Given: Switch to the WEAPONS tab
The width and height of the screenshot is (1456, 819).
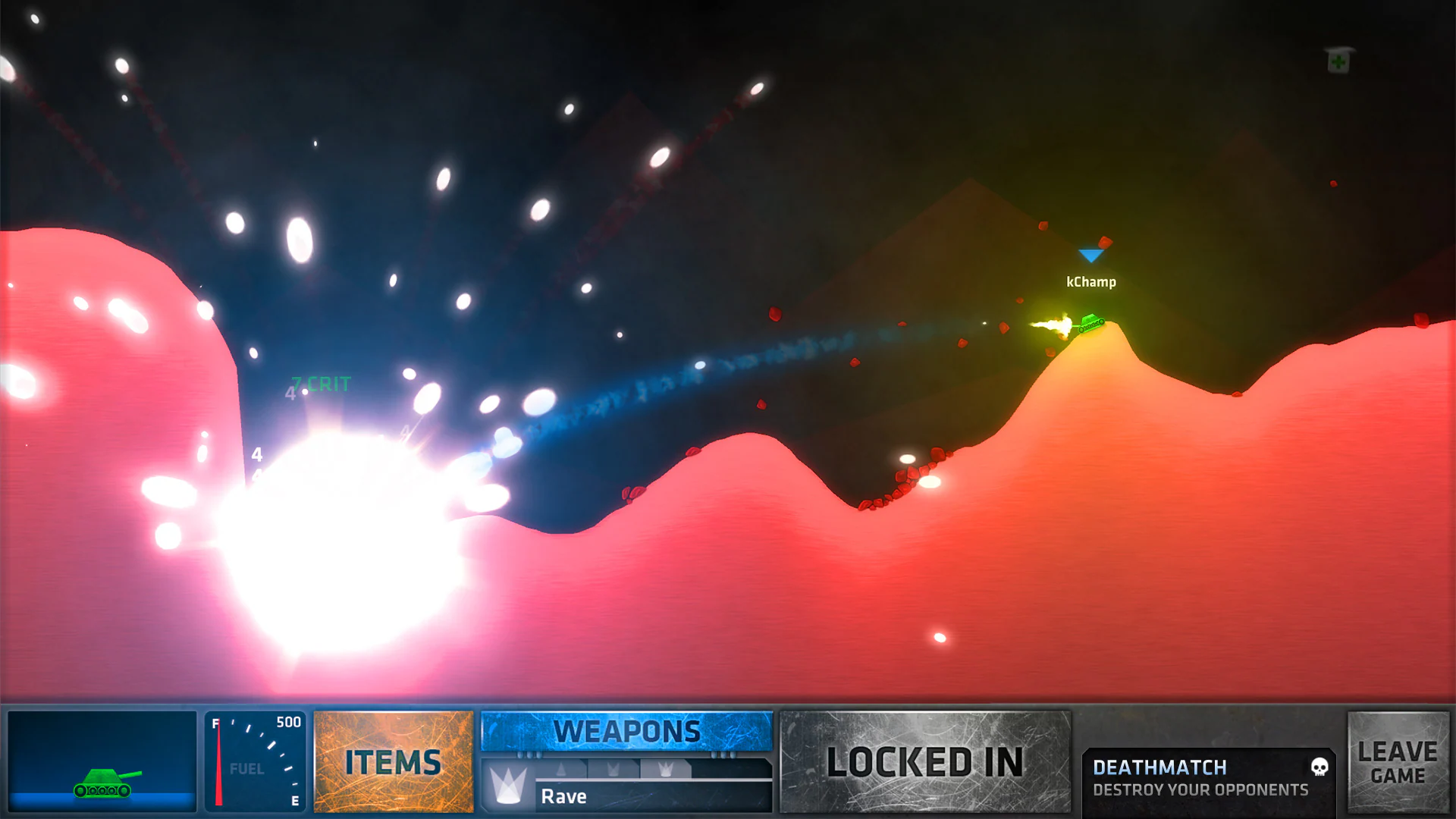Looking at the screenshot, I should [x=626, y=730].
